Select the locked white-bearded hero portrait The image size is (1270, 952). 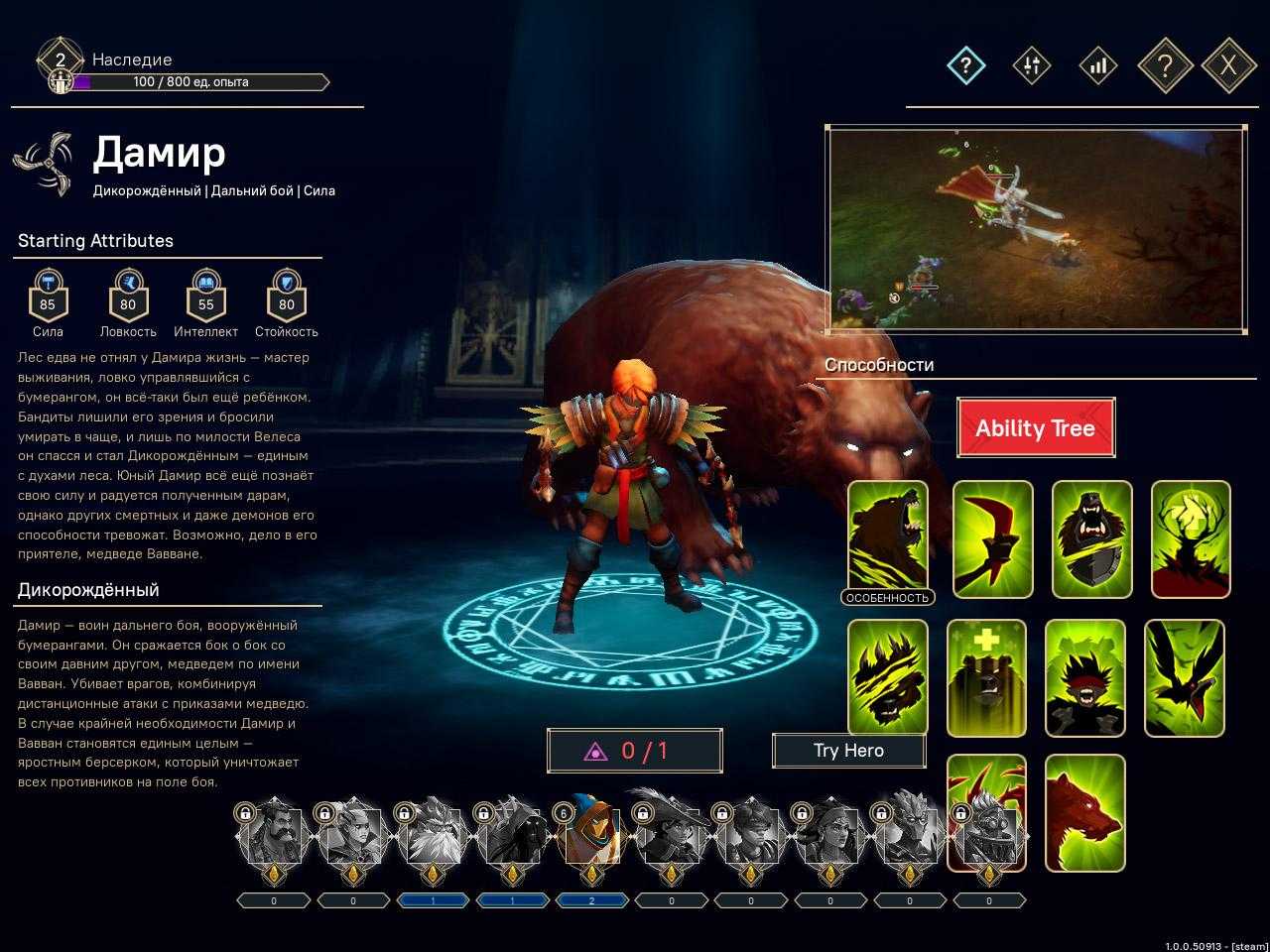[x=433, y=836]
